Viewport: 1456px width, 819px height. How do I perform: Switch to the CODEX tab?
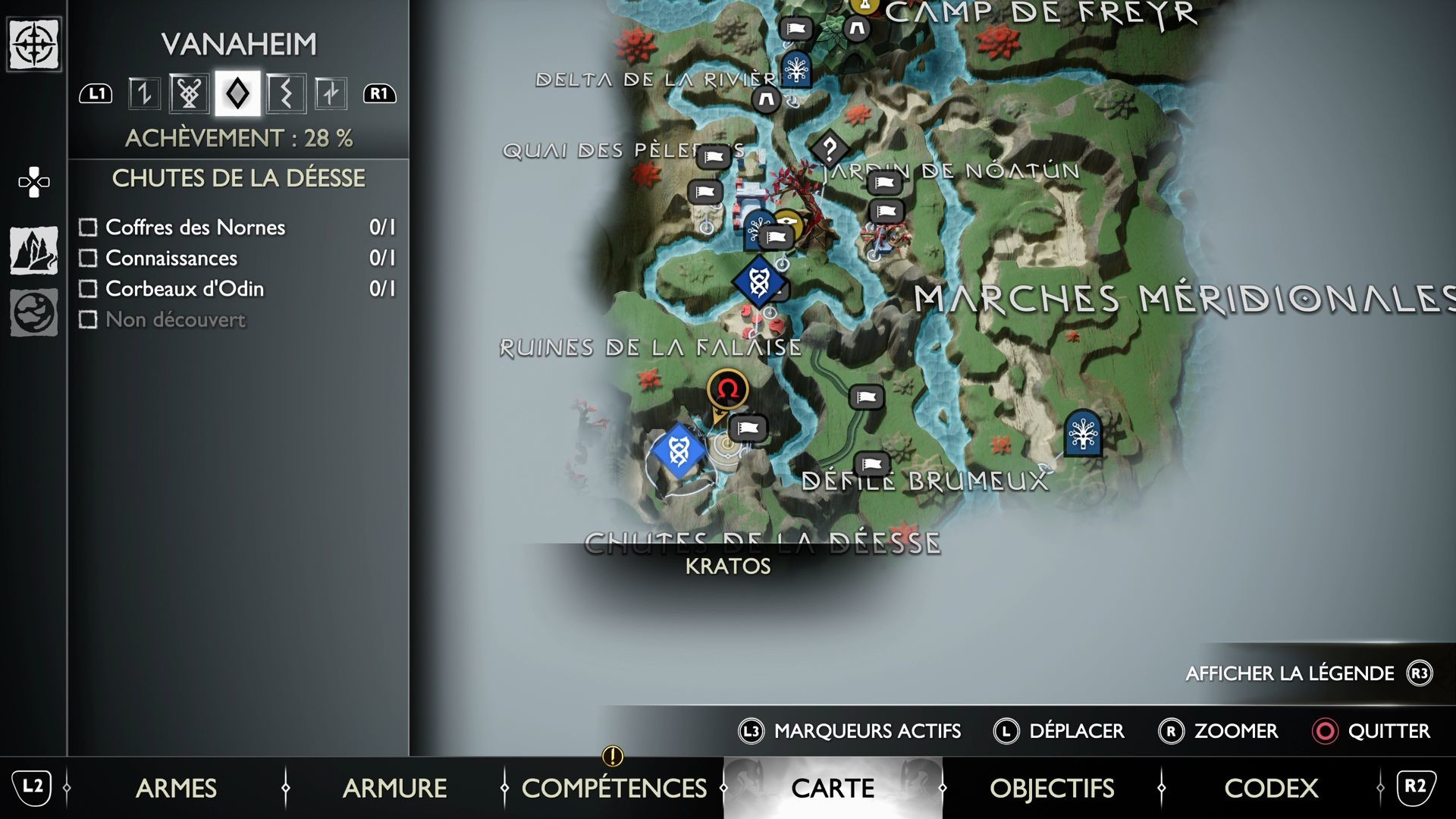coord(1271,789)
